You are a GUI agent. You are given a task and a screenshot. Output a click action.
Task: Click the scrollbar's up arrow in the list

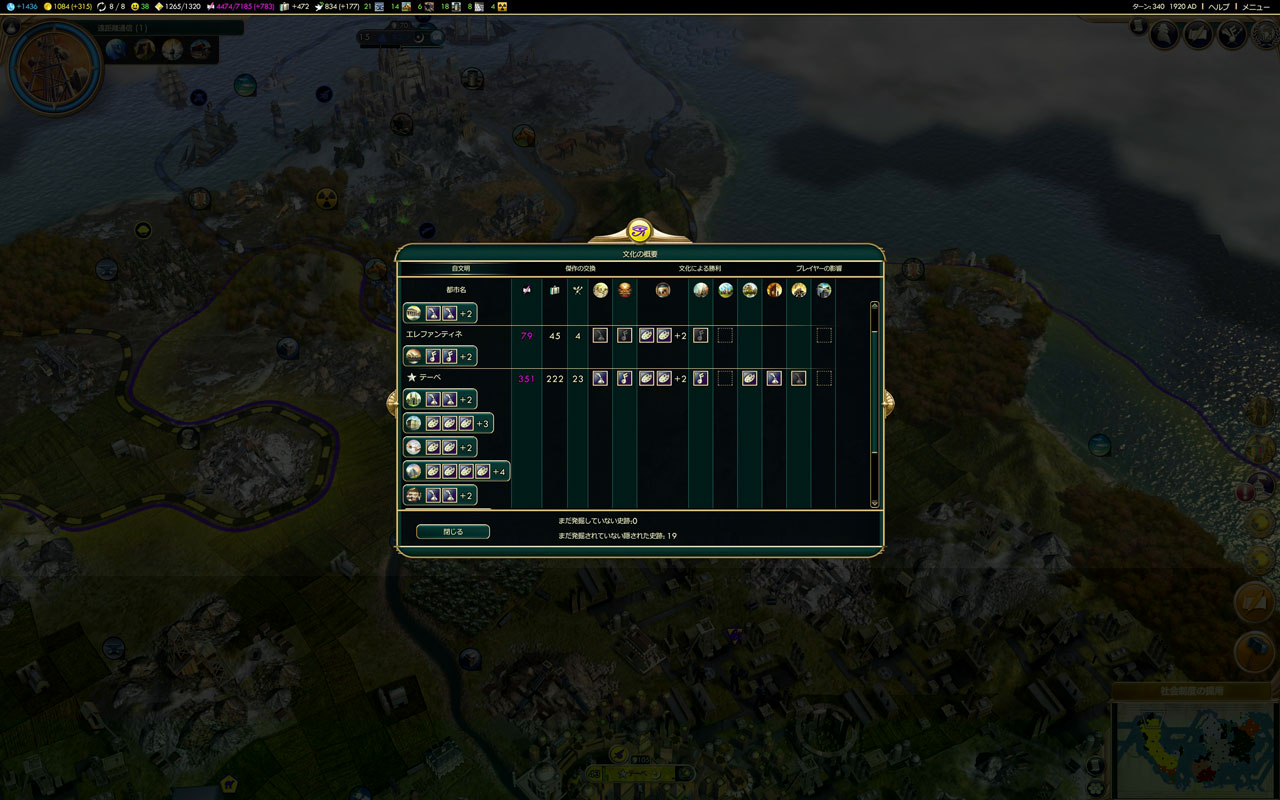pyautogui.click(x=875, y=305)
